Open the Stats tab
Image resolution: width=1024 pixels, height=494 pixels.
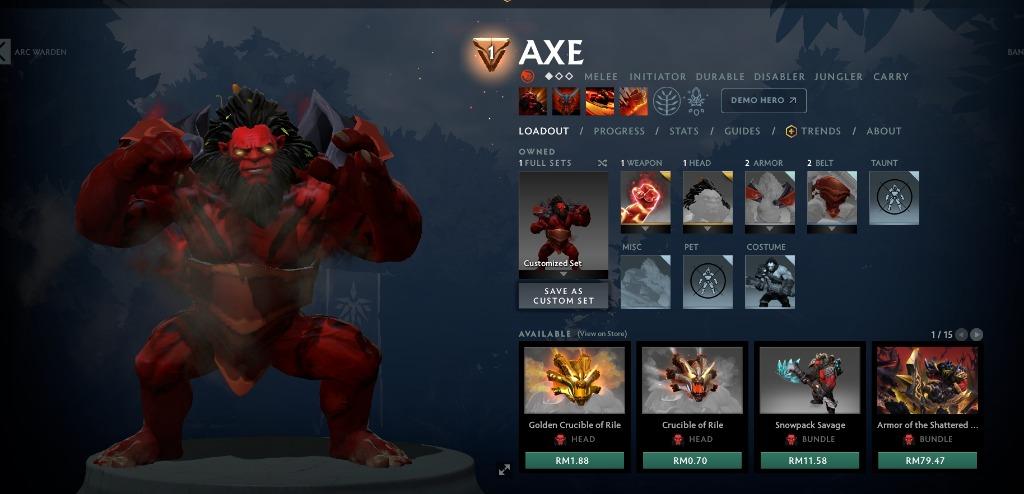[x=684, y=131]
